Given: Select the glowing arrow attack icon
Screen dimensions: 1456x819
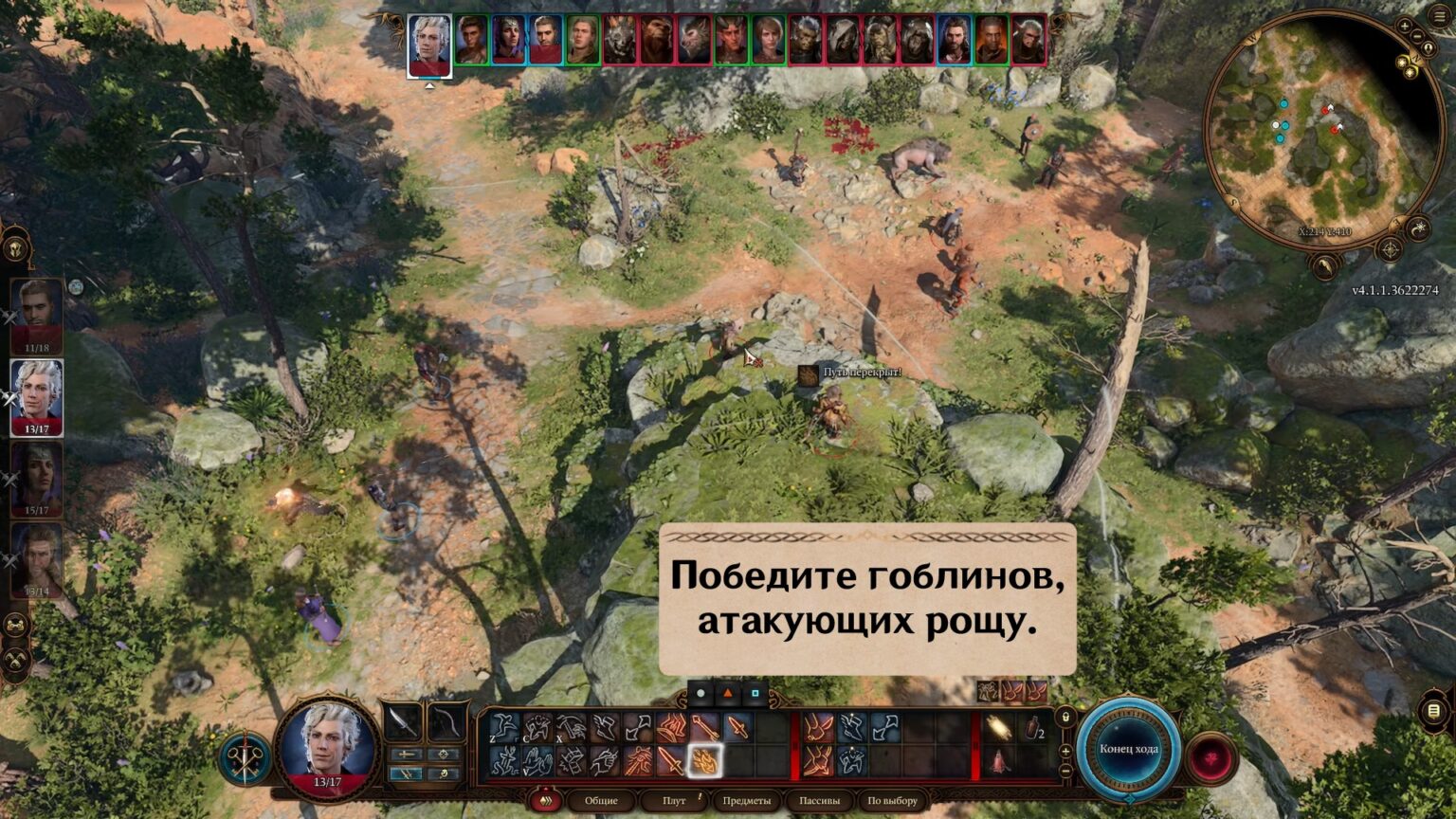Looking at the screenshot, I should click(705, 726).
